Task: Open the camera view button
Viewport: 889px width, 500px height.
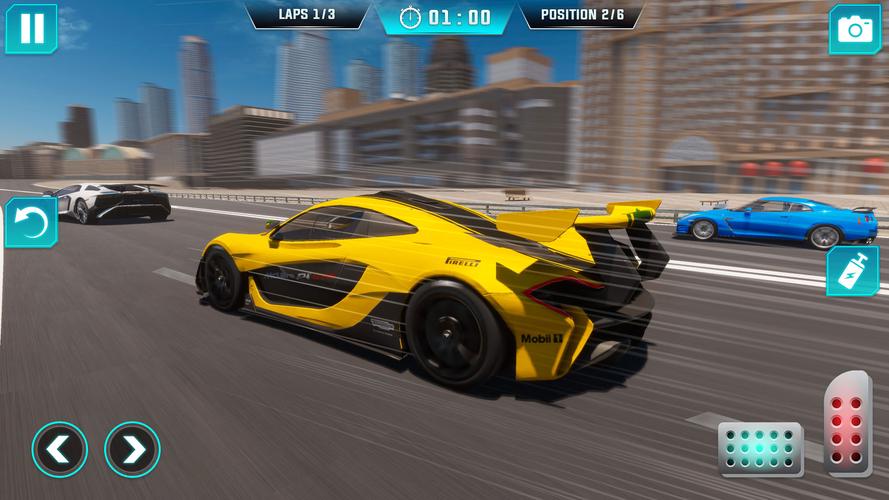Action: tap(854, 29)
